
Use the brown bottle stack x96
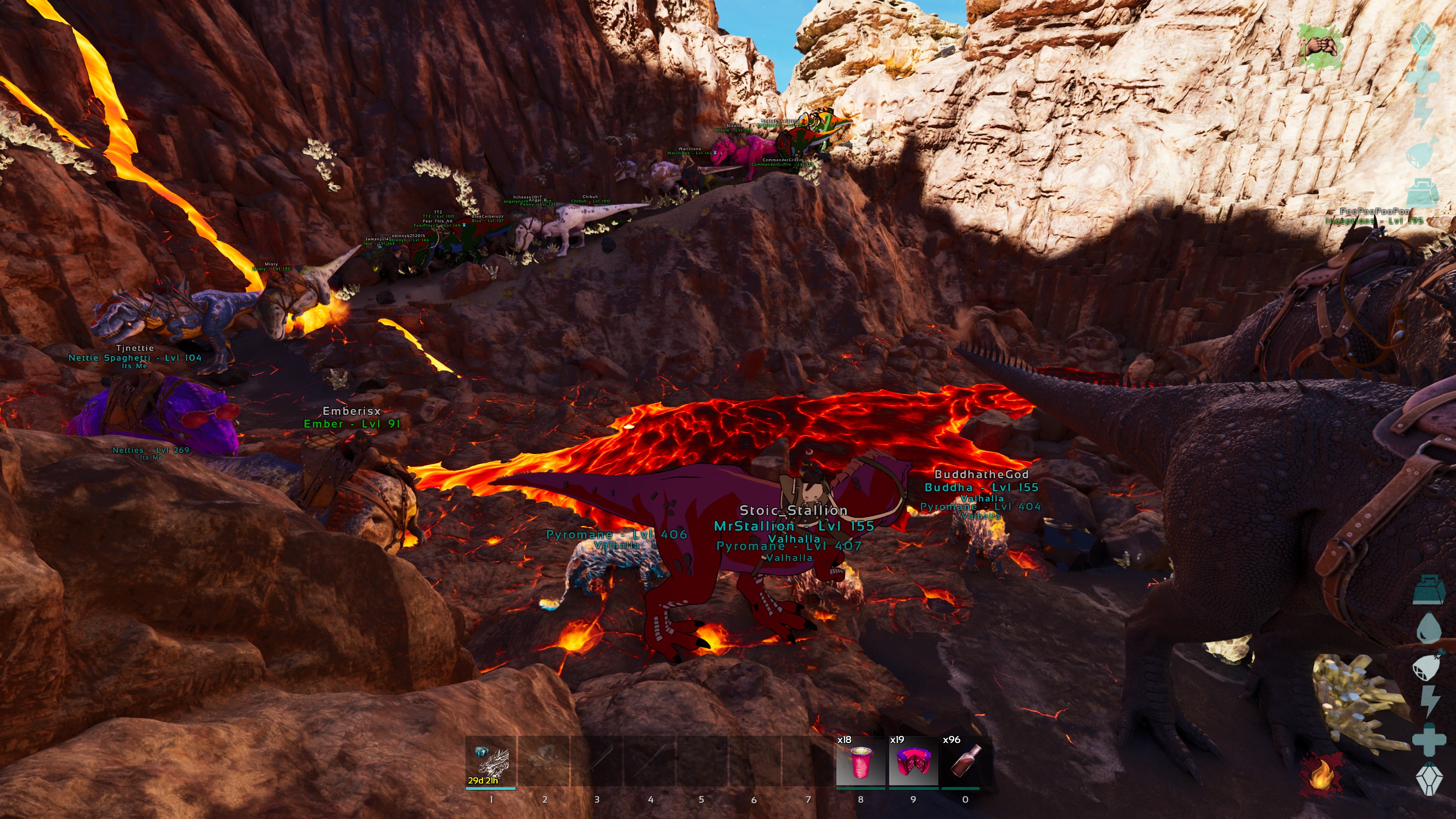click(966, 761)
